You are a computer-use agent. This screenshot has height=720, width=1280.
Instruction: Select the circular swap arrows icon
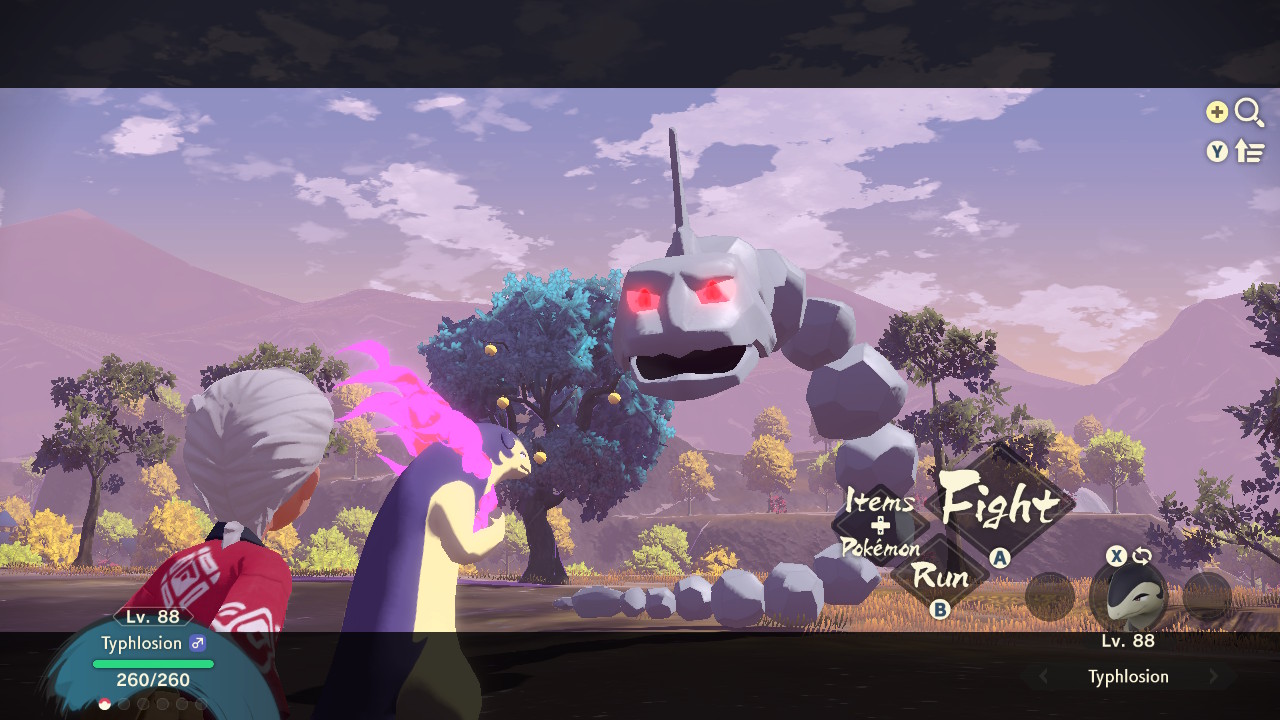click(x=1142, y=555)
